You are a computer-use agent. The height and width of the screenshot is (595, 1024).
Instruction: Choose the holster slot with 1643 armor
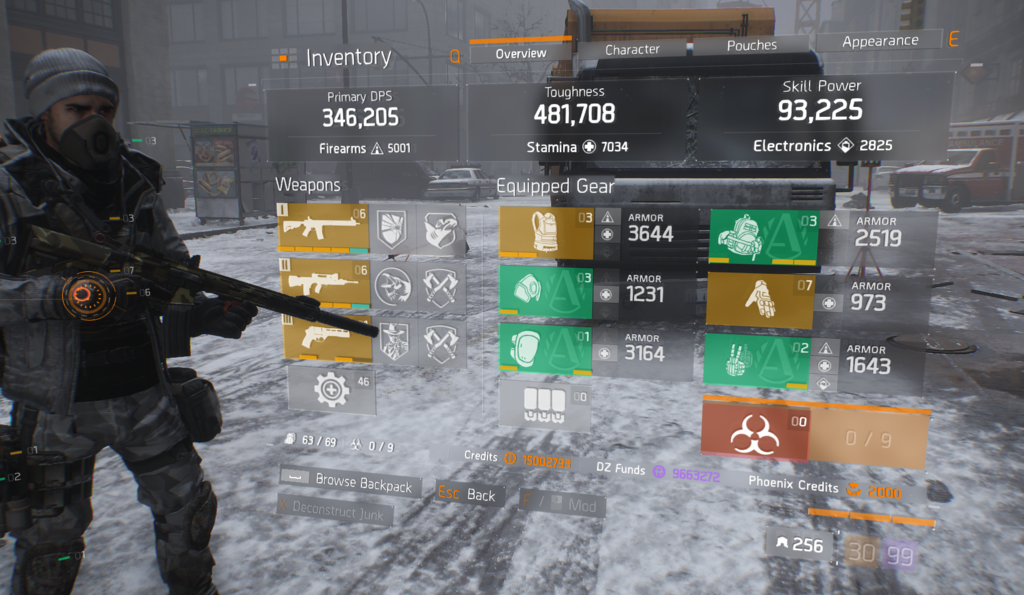pyautogui.click(x=762, y=360)
